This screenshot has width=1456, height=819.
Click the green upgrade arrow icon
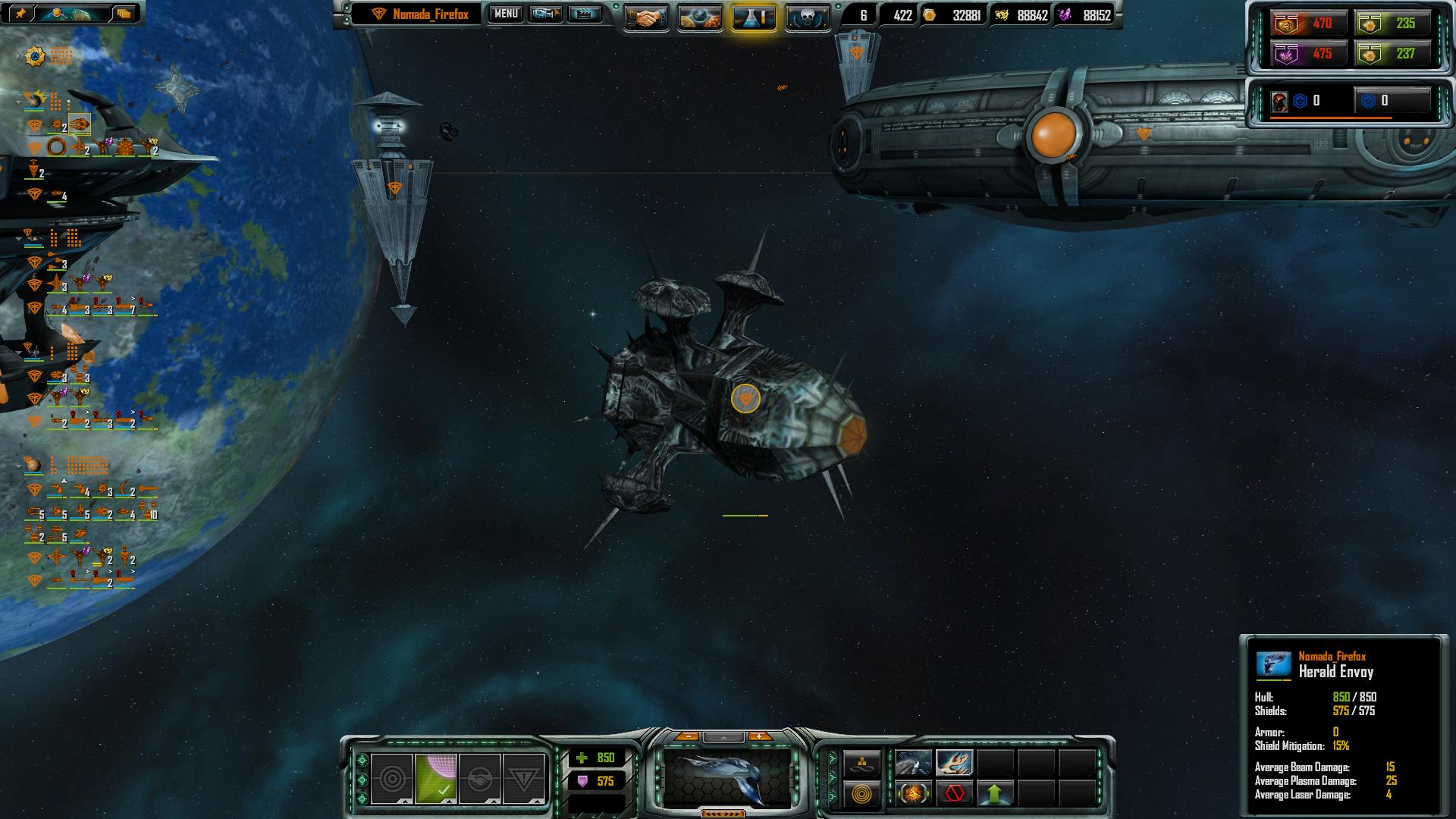[x=995, y=794]
